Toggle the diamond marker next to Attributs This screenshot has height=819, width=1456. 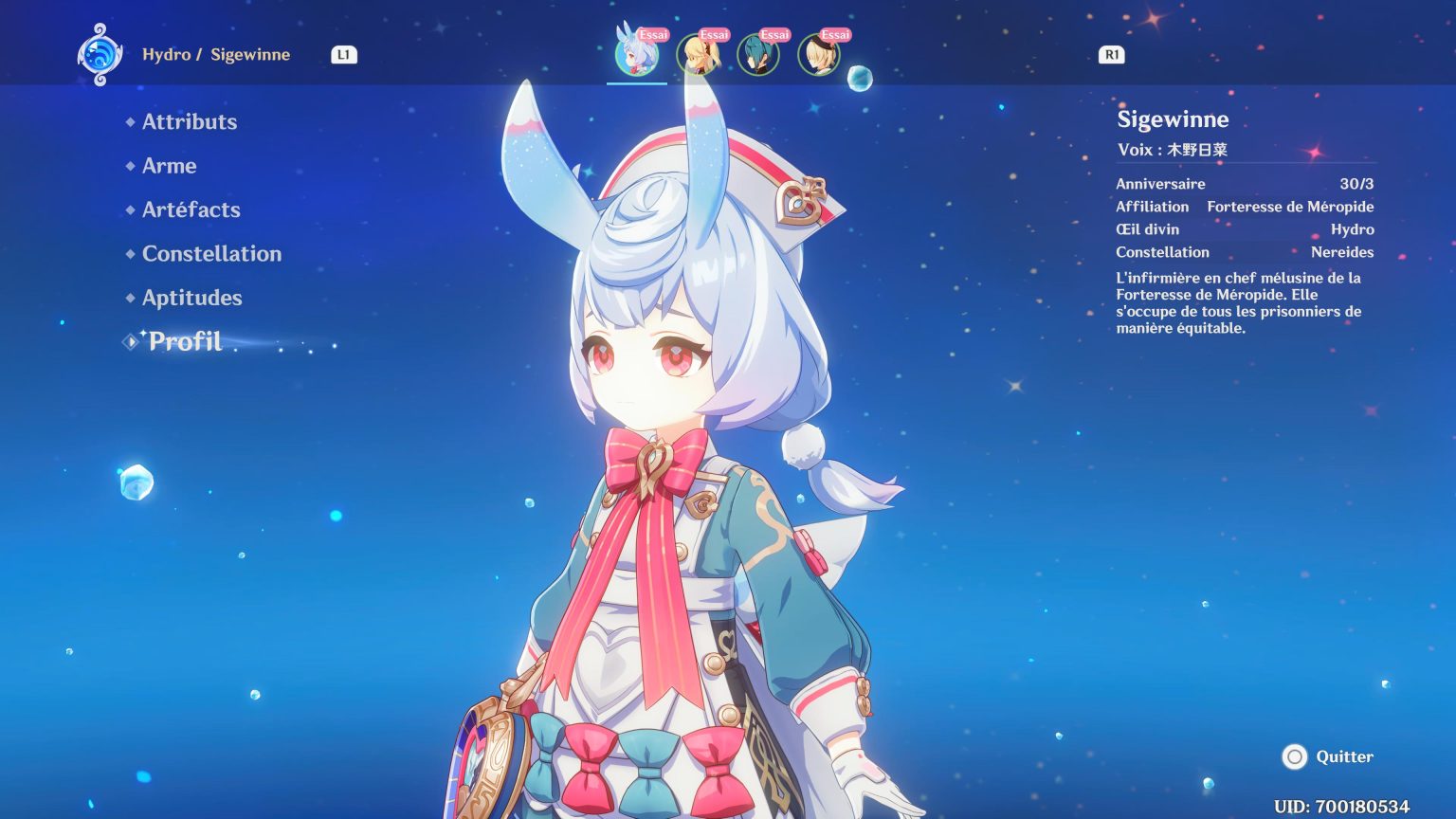point(130,122)
